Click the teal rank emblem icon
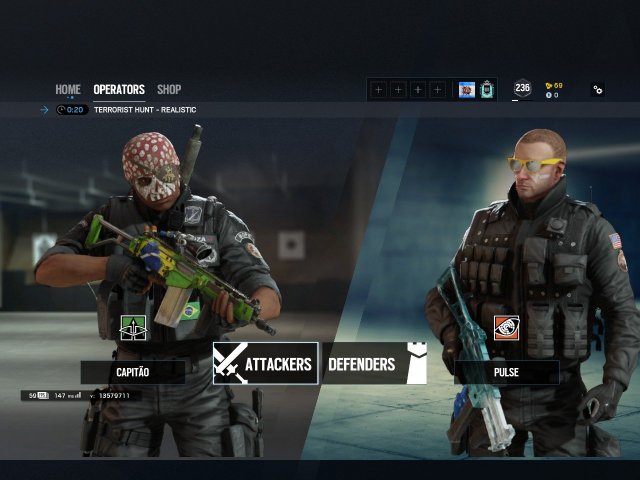 487,90
